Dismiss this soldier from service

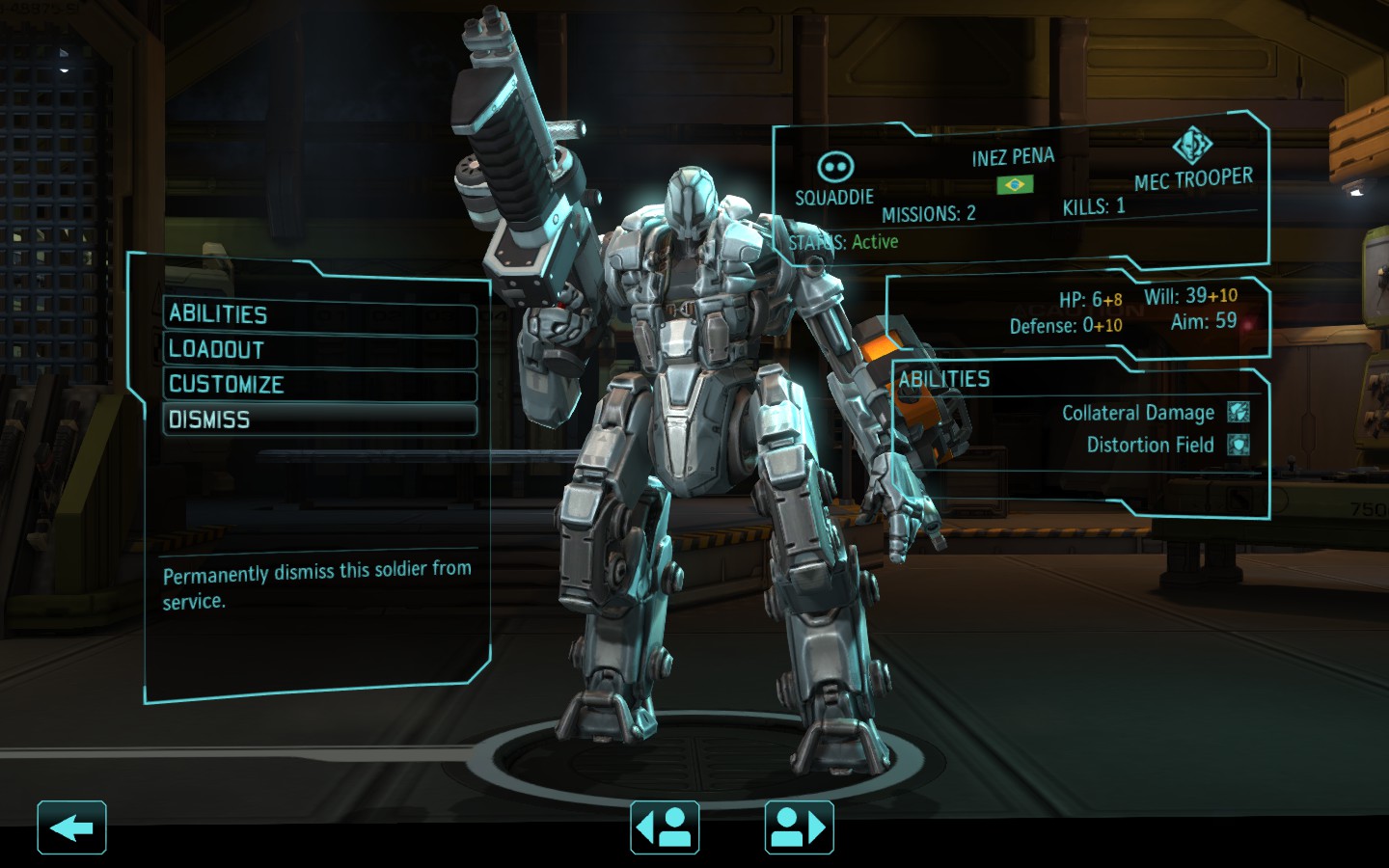point(319,420)
